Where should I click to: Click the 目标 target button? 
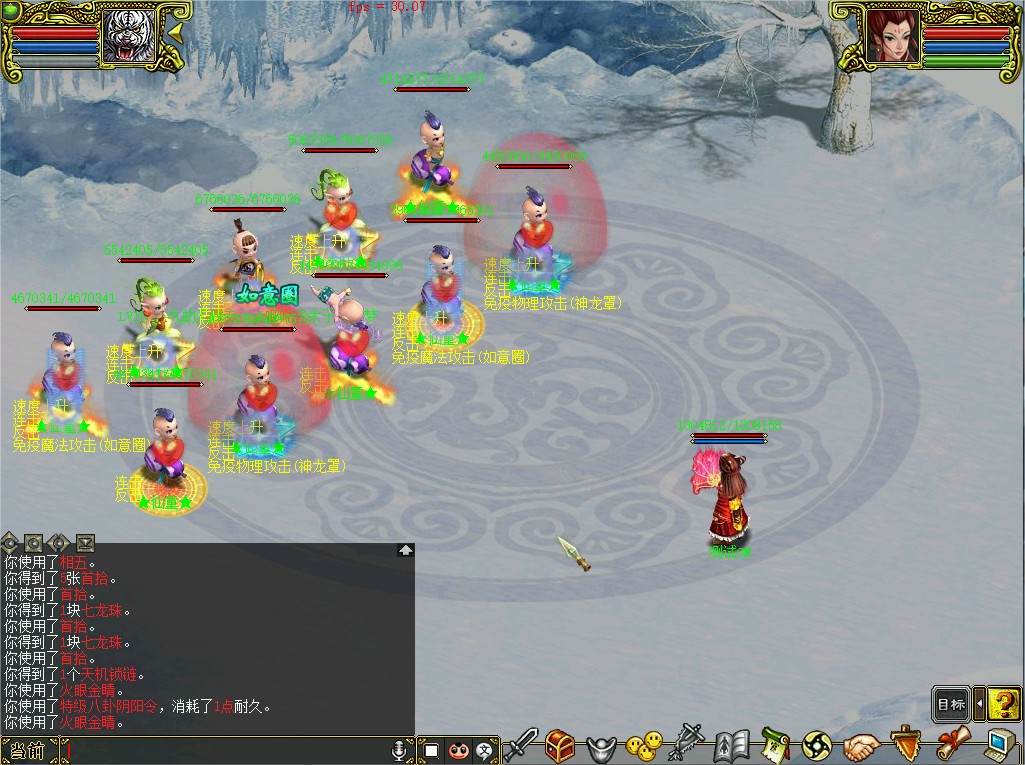pos(951,704)
